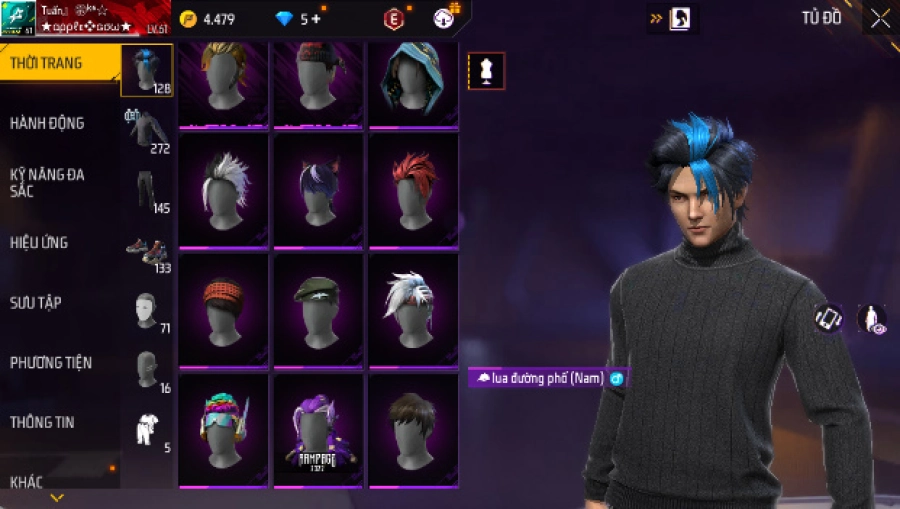Open the pants subcategory with 145 items

[x=147, y=191]
